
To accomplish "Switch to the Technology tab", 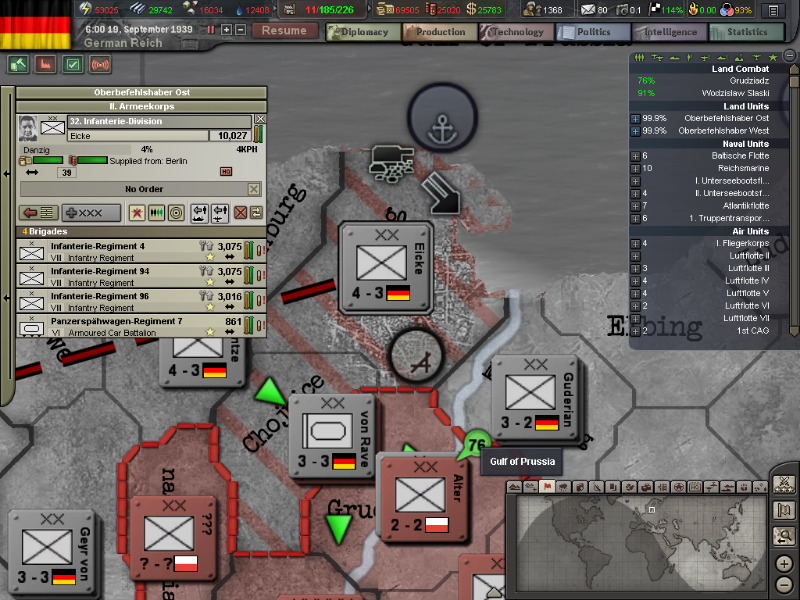I will point(512,32).
